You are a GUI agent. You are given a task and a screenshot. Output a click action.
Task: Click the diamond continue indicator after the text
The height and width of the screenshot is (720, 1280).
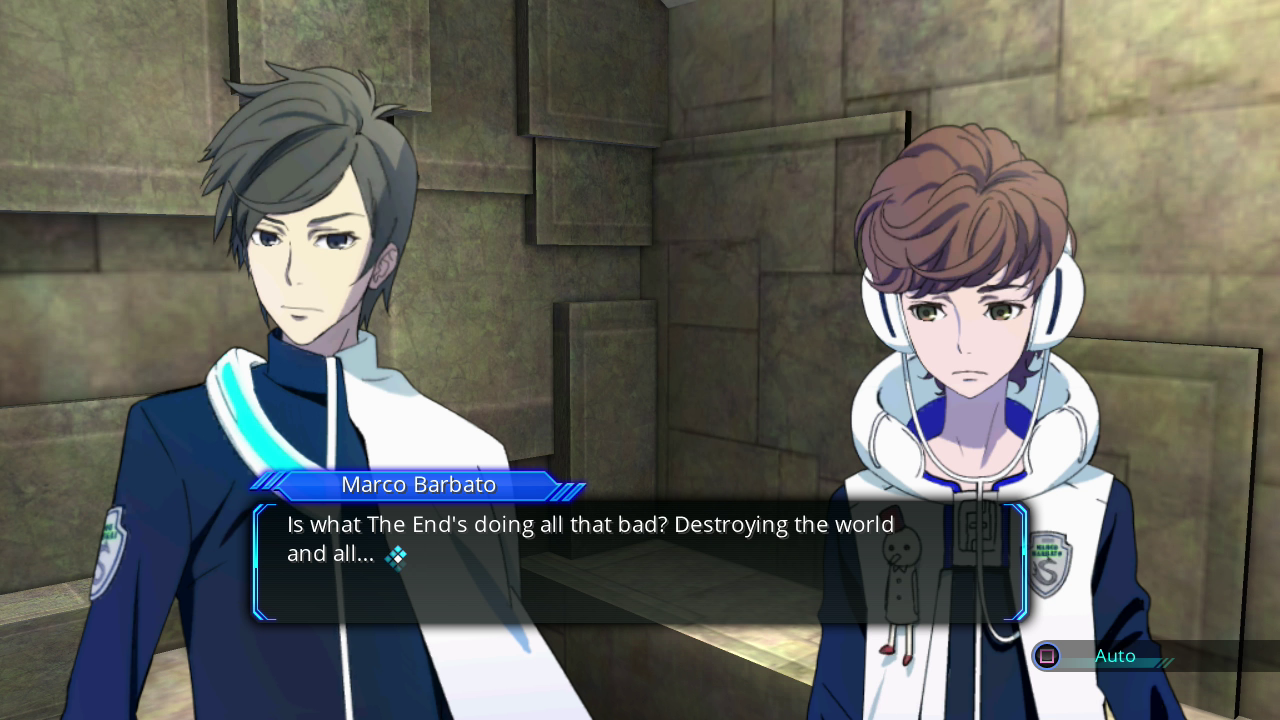pyautogui.click(x=396, y=557)
